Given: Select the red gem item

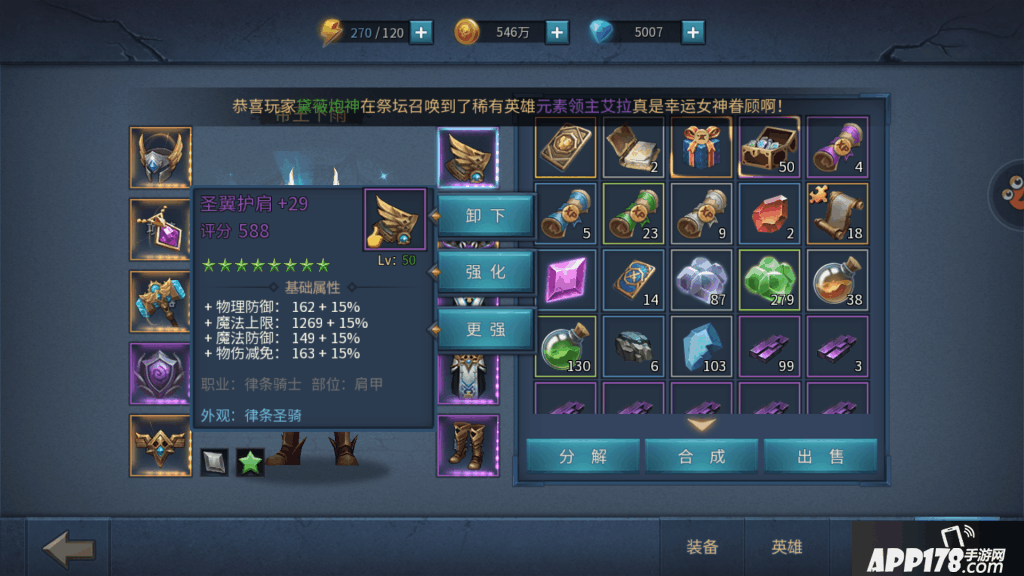Looking at the screenshot, I should click(x=769, y=213).
